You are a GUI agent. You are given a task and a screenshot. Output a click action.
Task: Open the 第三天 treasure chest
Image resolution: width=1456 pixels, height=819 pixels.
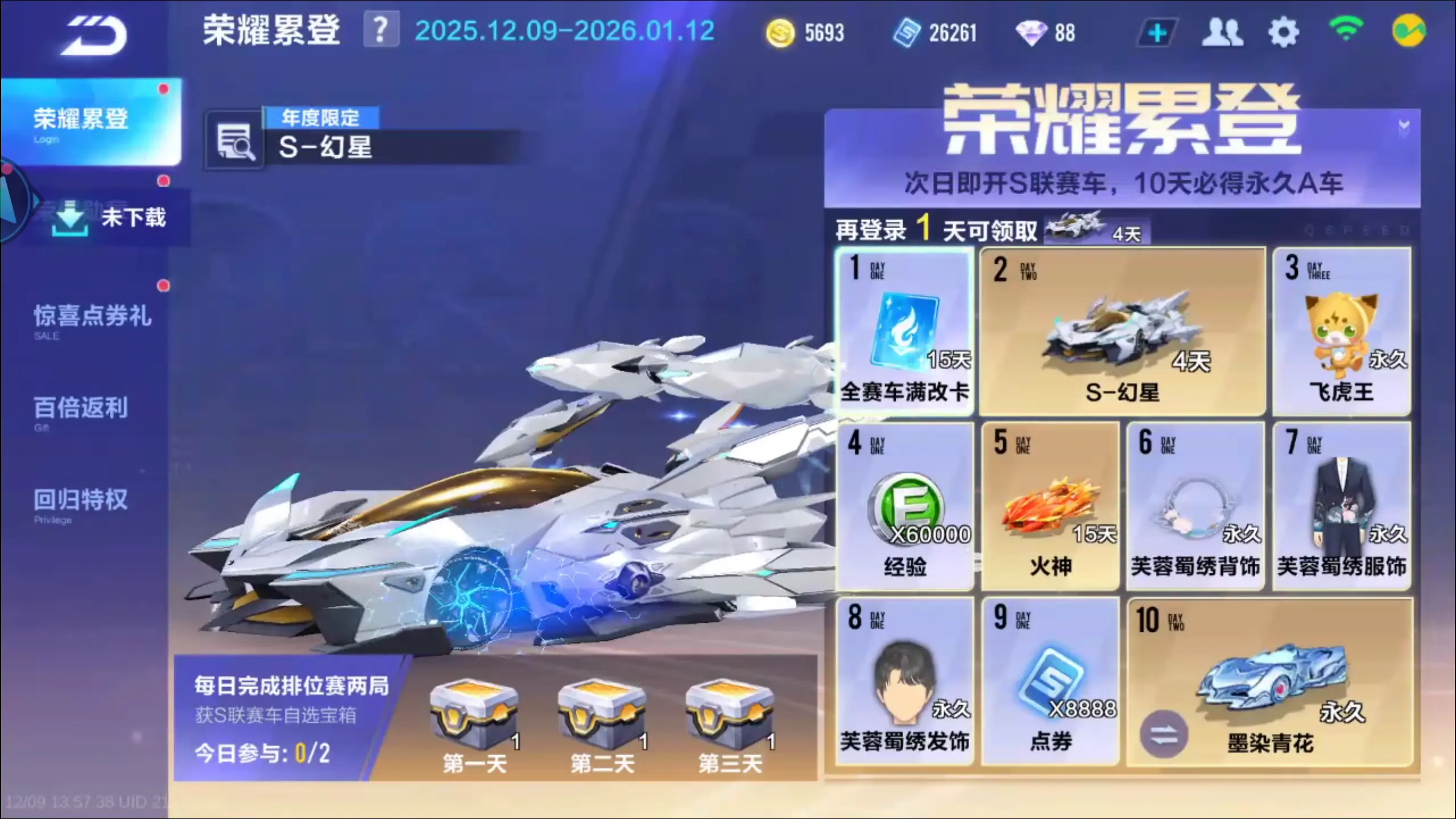730,717
